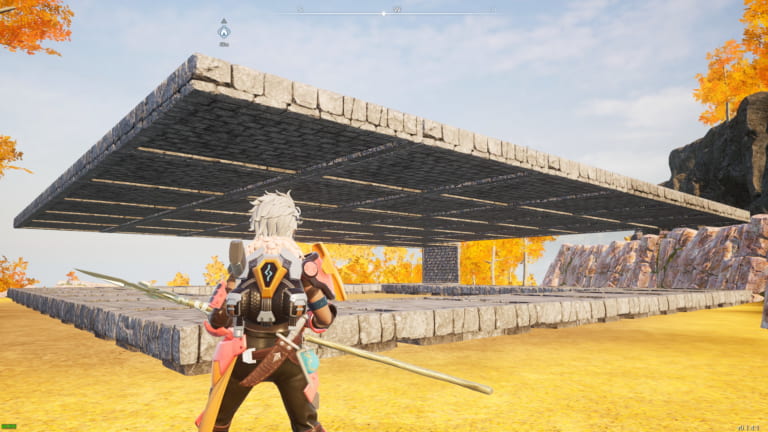Image resolution: width=768 pixels, height=432 pixels.
Task: Click the compass bar heading indicator
Action: tap(384, 12)
